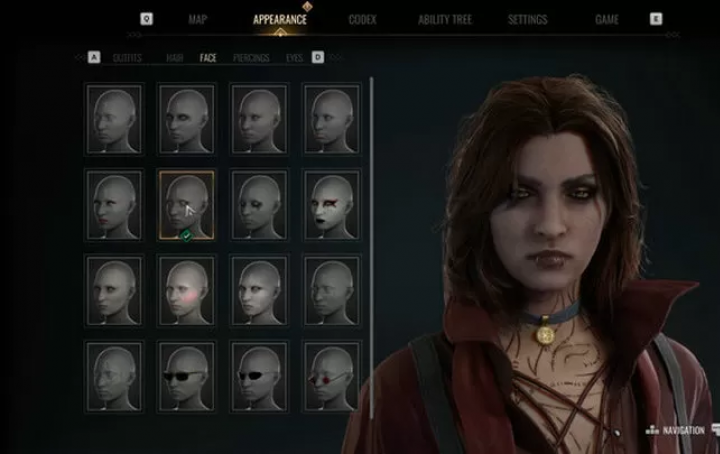
Task: Open the Ability Tree tab
Action: click(445, 19)
